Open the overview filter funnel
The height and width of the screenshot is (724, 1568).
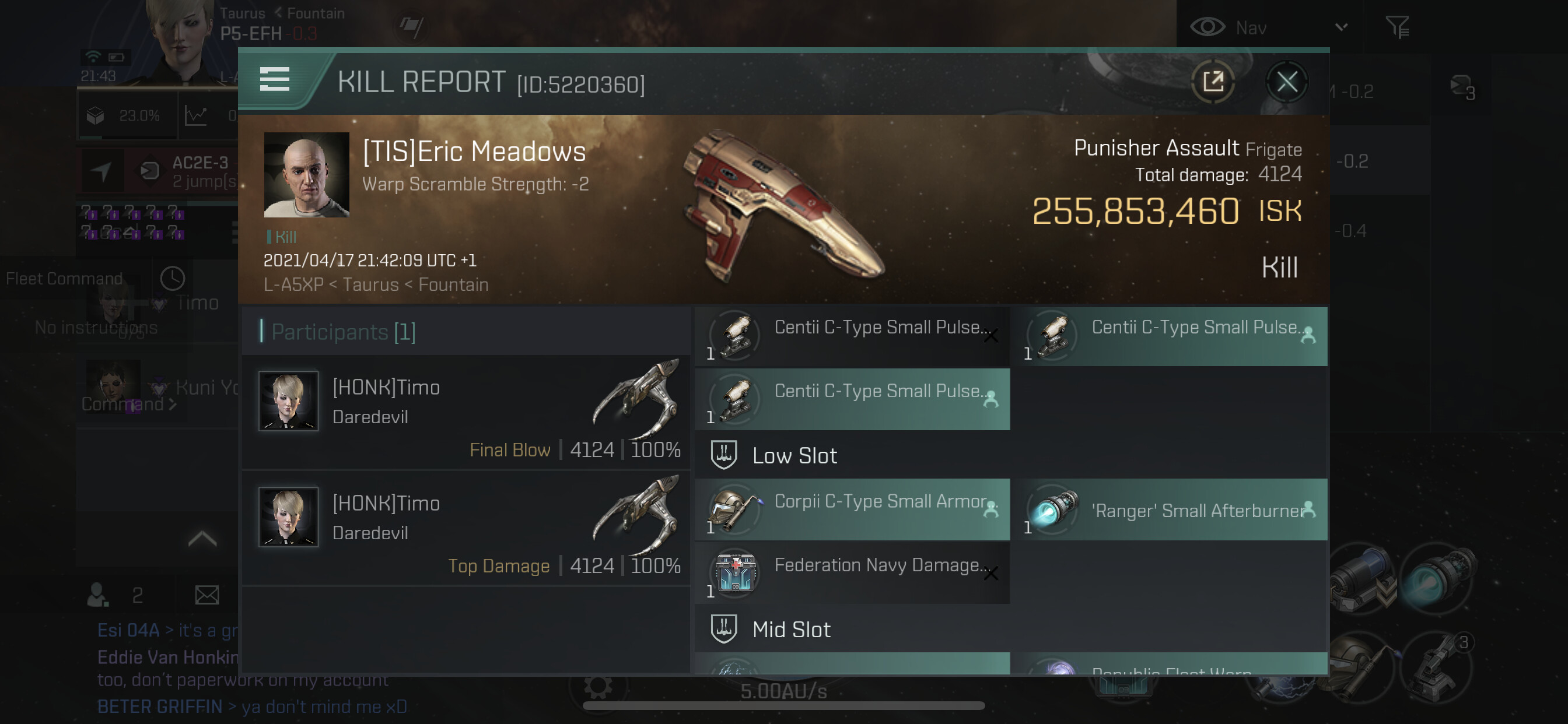[1397, 27]
